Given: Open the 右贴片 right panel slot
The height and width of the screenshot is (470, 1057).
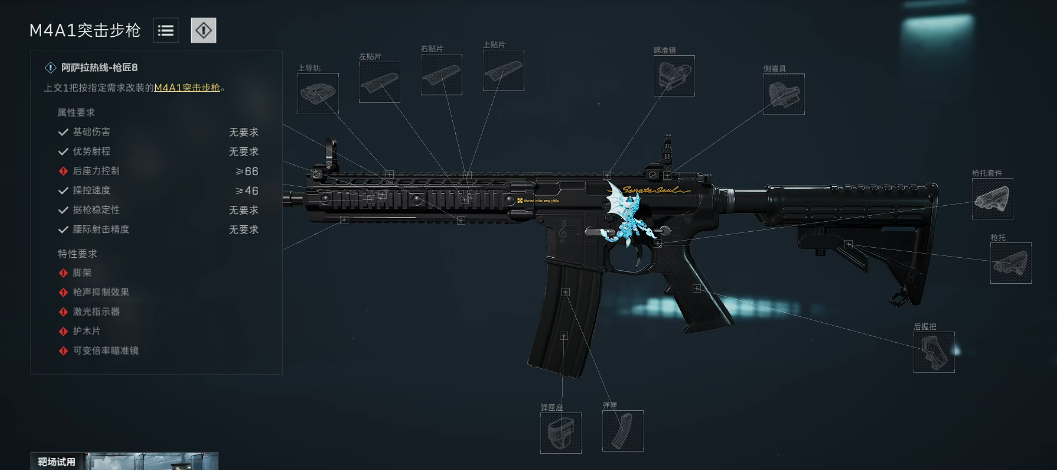Looking at the screenshot, I should 441,75.
